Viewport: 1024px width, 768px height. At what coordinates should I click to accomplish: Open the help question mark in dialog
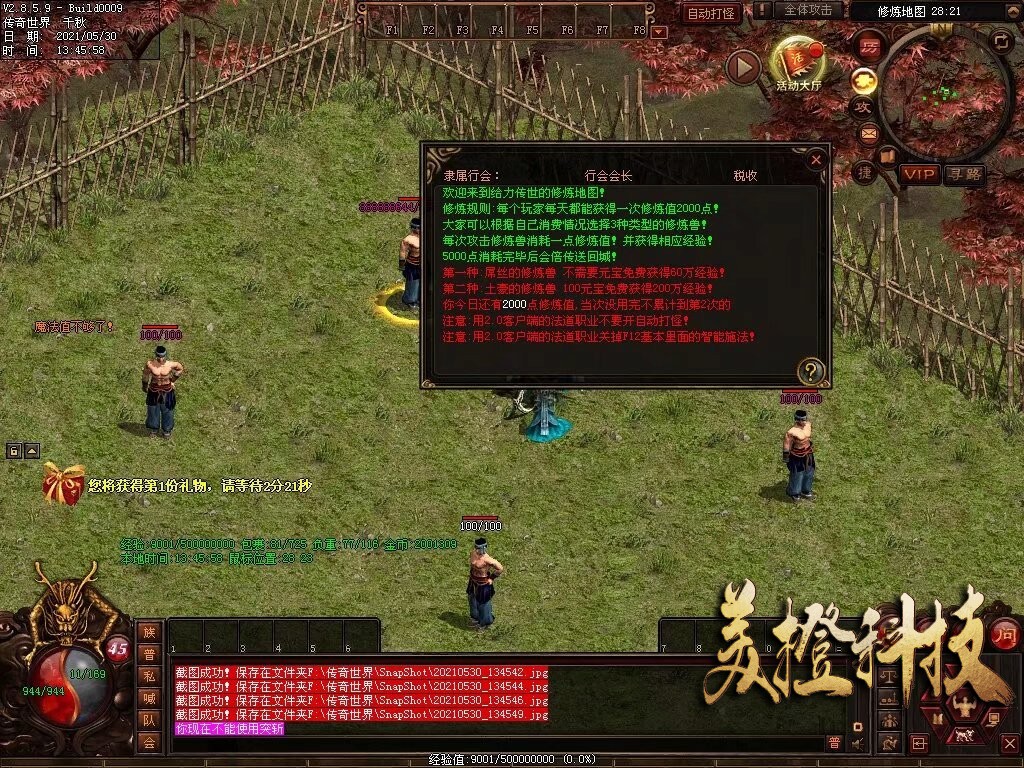pos(811,372)
